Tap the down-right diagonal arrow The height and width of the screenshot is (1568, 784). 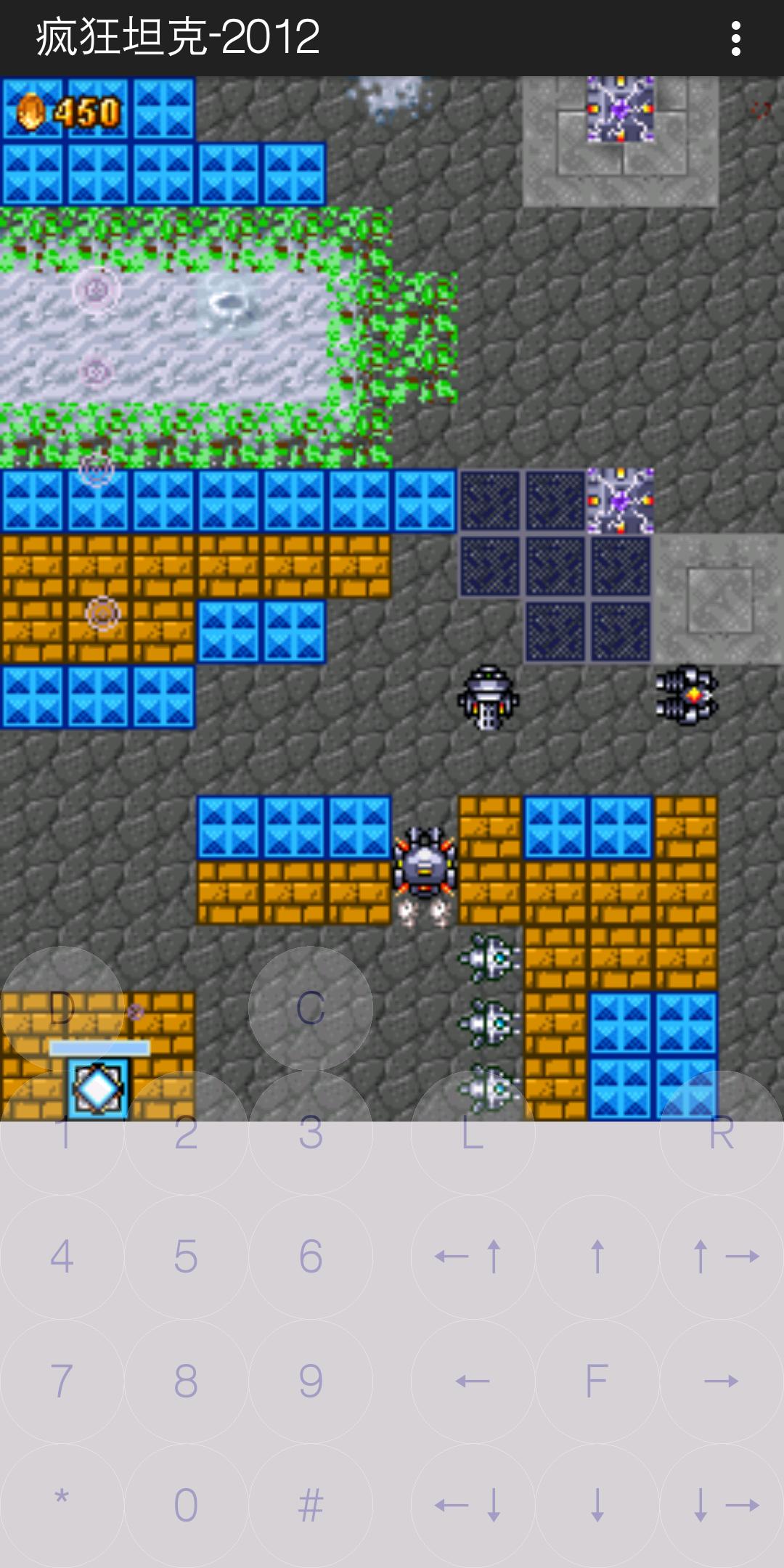(721, 1505)
